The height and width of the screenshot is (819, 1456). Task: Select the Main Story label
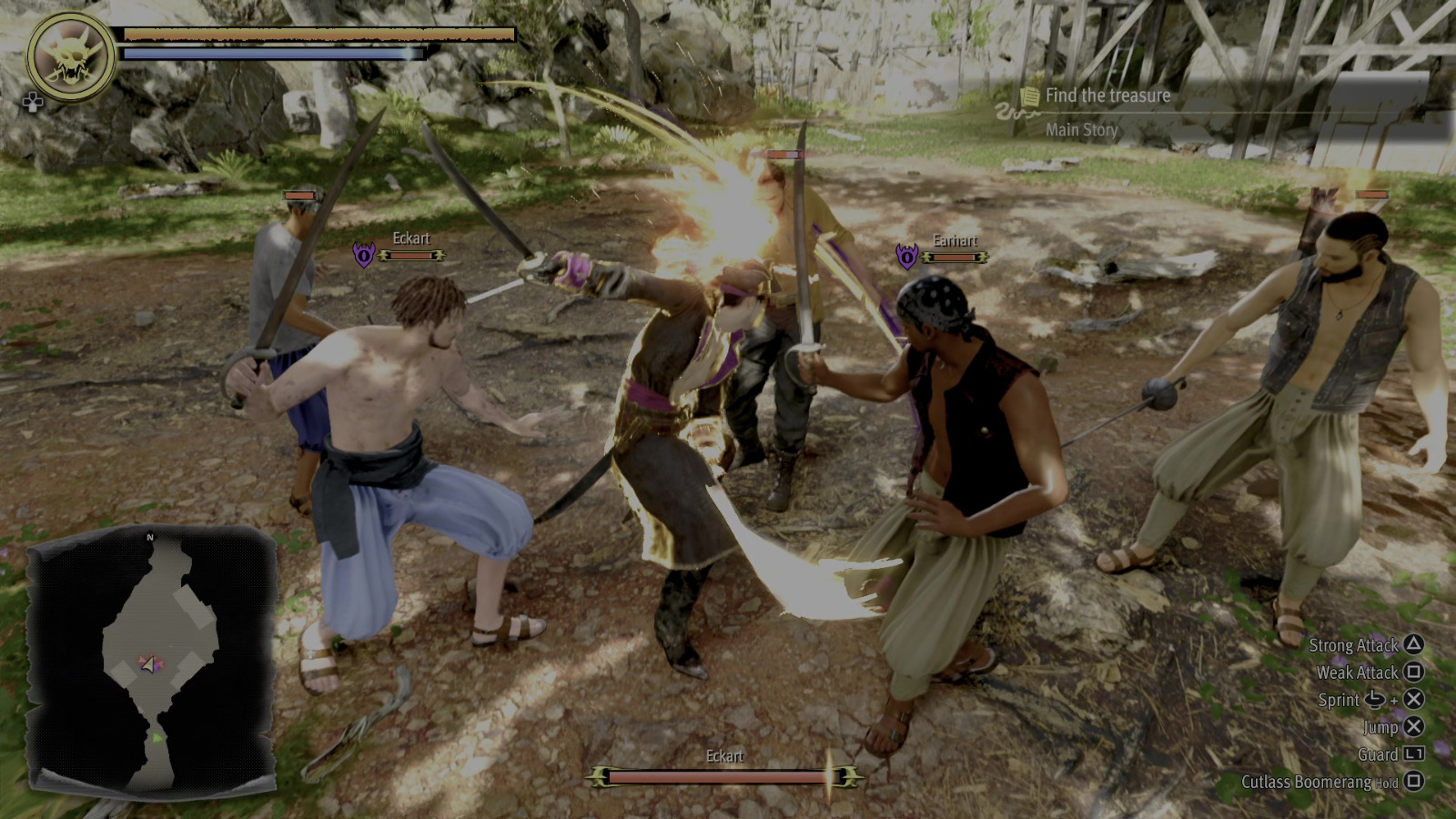[1083, 129]
